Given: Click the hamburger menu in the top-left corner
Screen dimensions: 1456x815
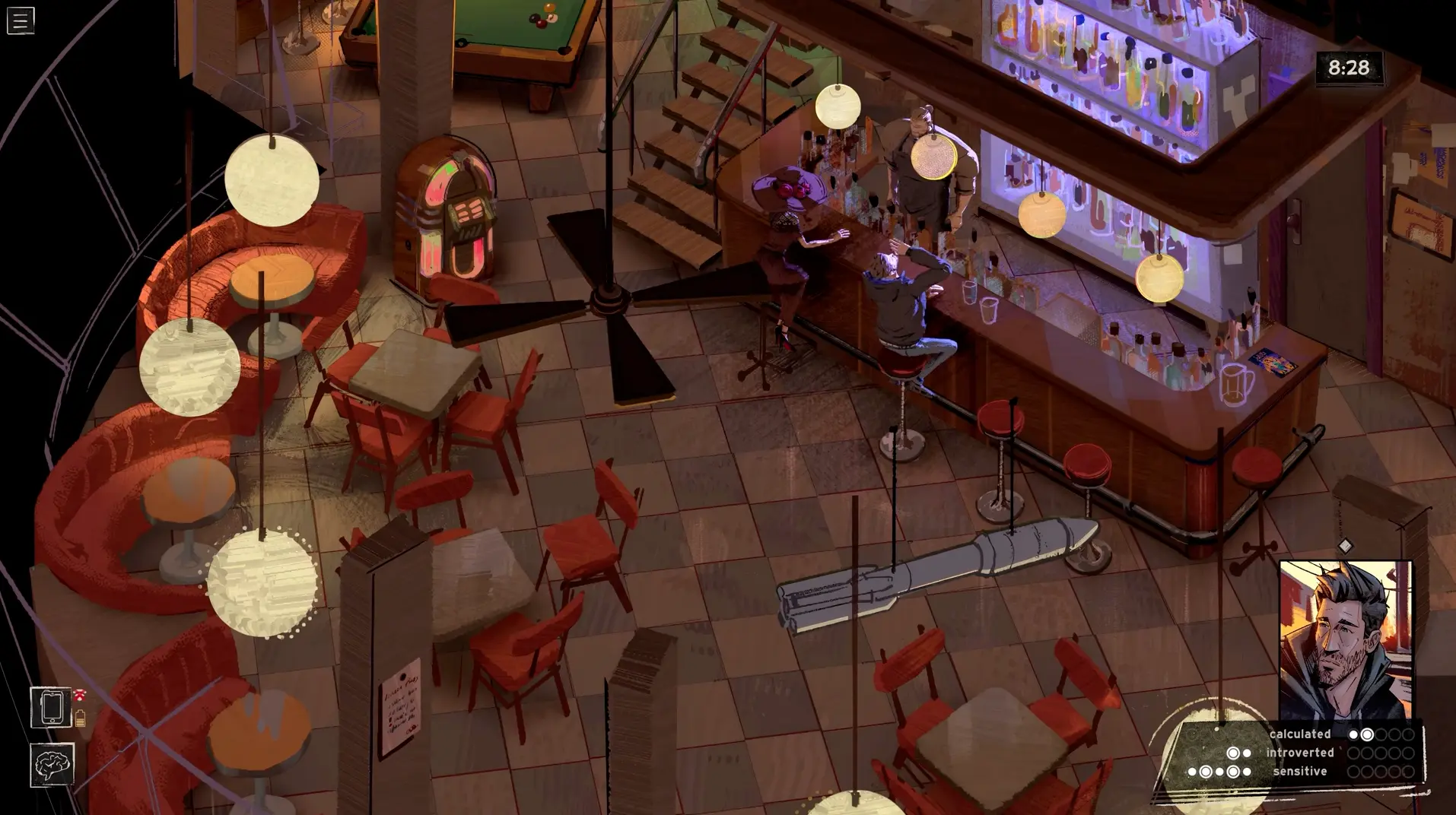Looking at the screenshot, I should click(21, 20).
